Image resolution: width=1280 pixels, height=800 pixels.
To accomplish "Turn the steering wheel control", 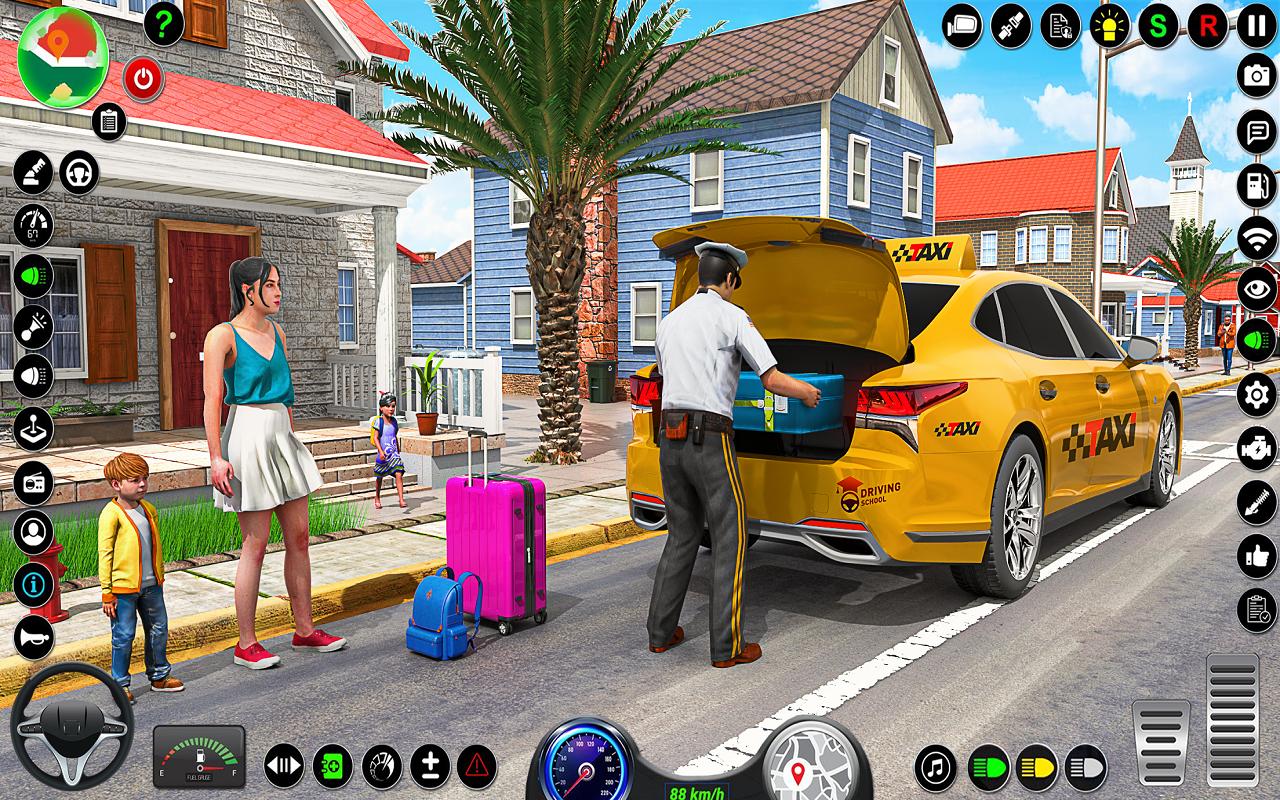I will click(x=70, y=725).
